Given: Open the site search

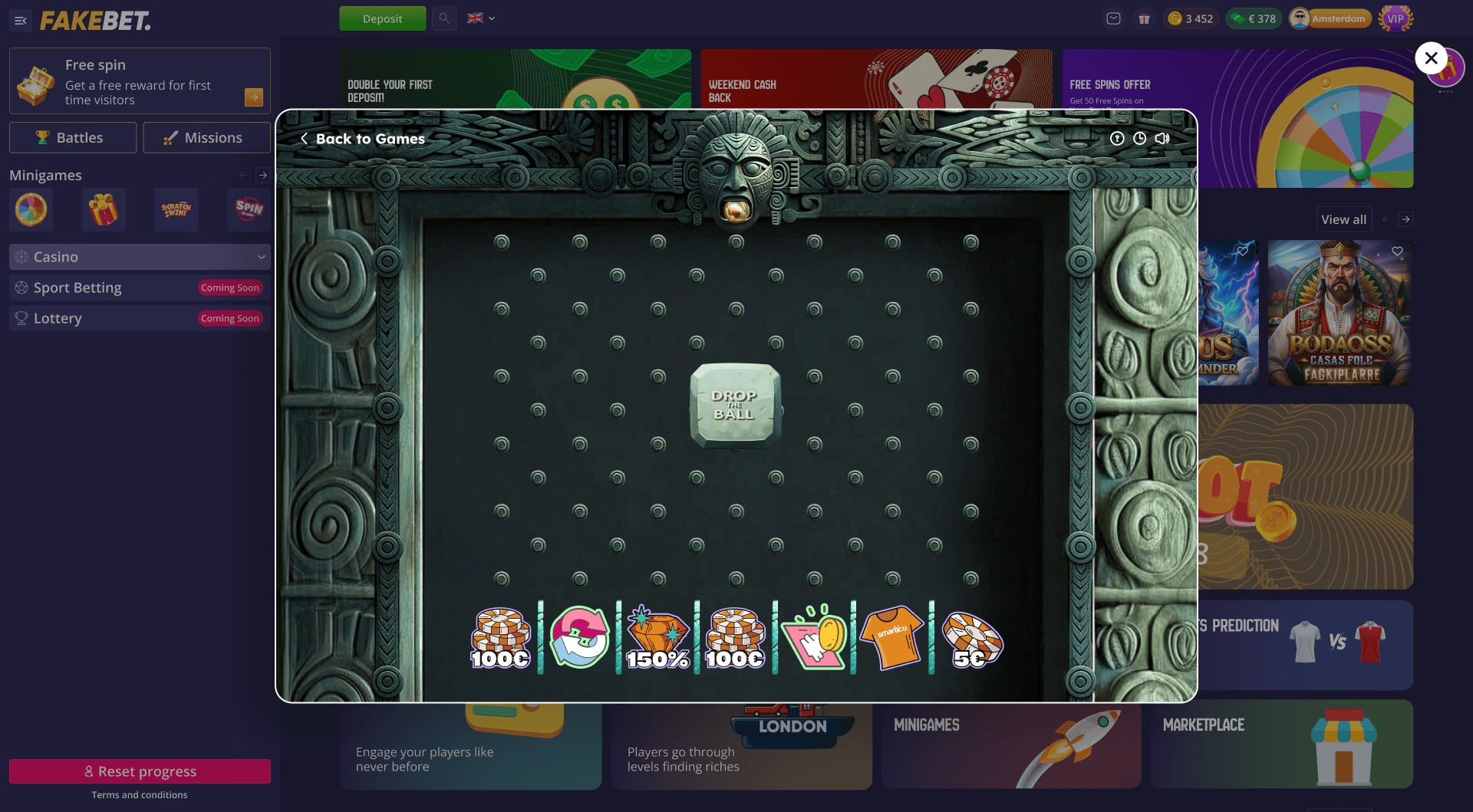Looking at the screenshot, I should 444,18.
